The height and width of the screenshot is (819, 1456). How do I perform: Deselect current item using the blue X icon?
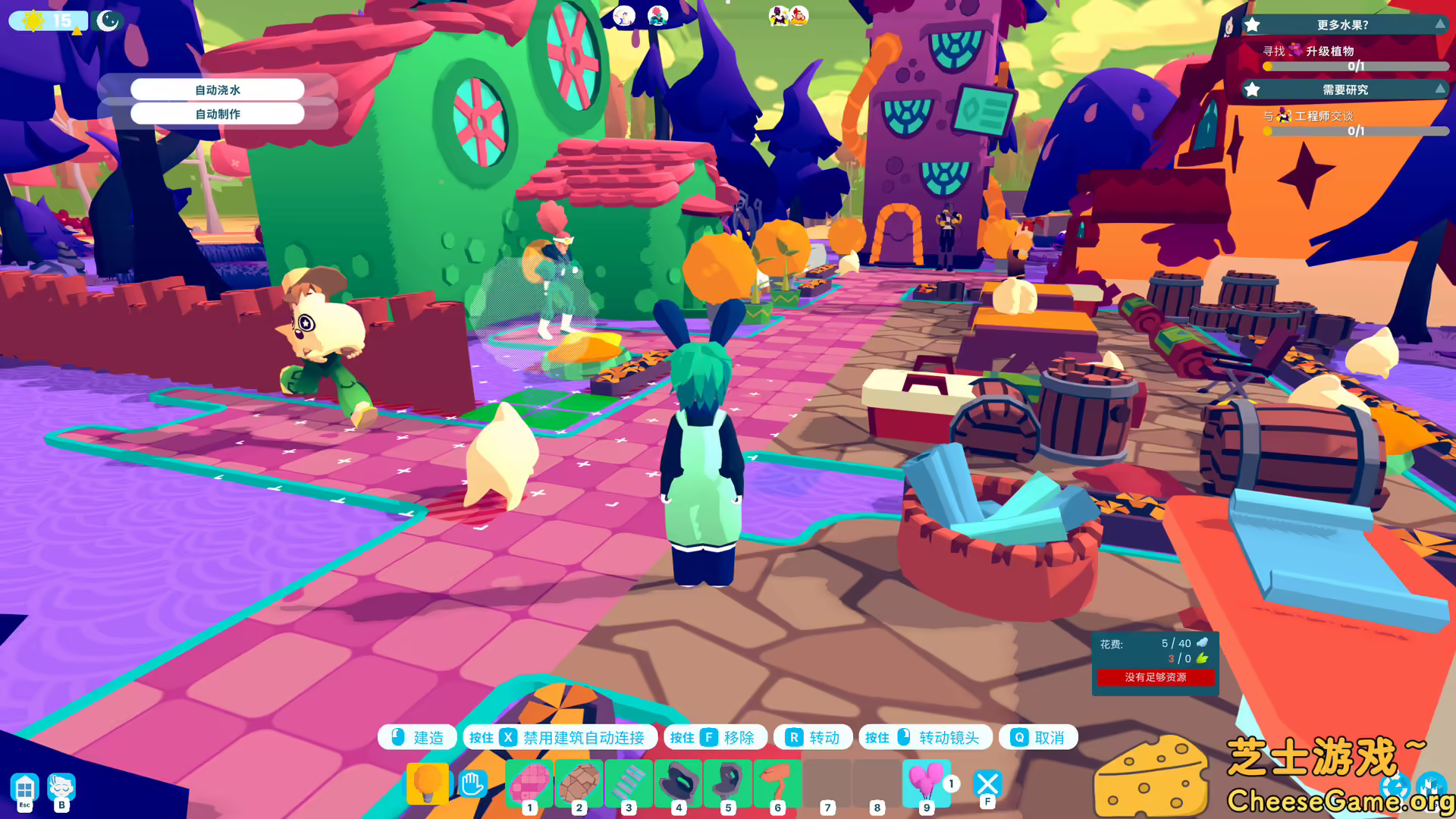987,783
